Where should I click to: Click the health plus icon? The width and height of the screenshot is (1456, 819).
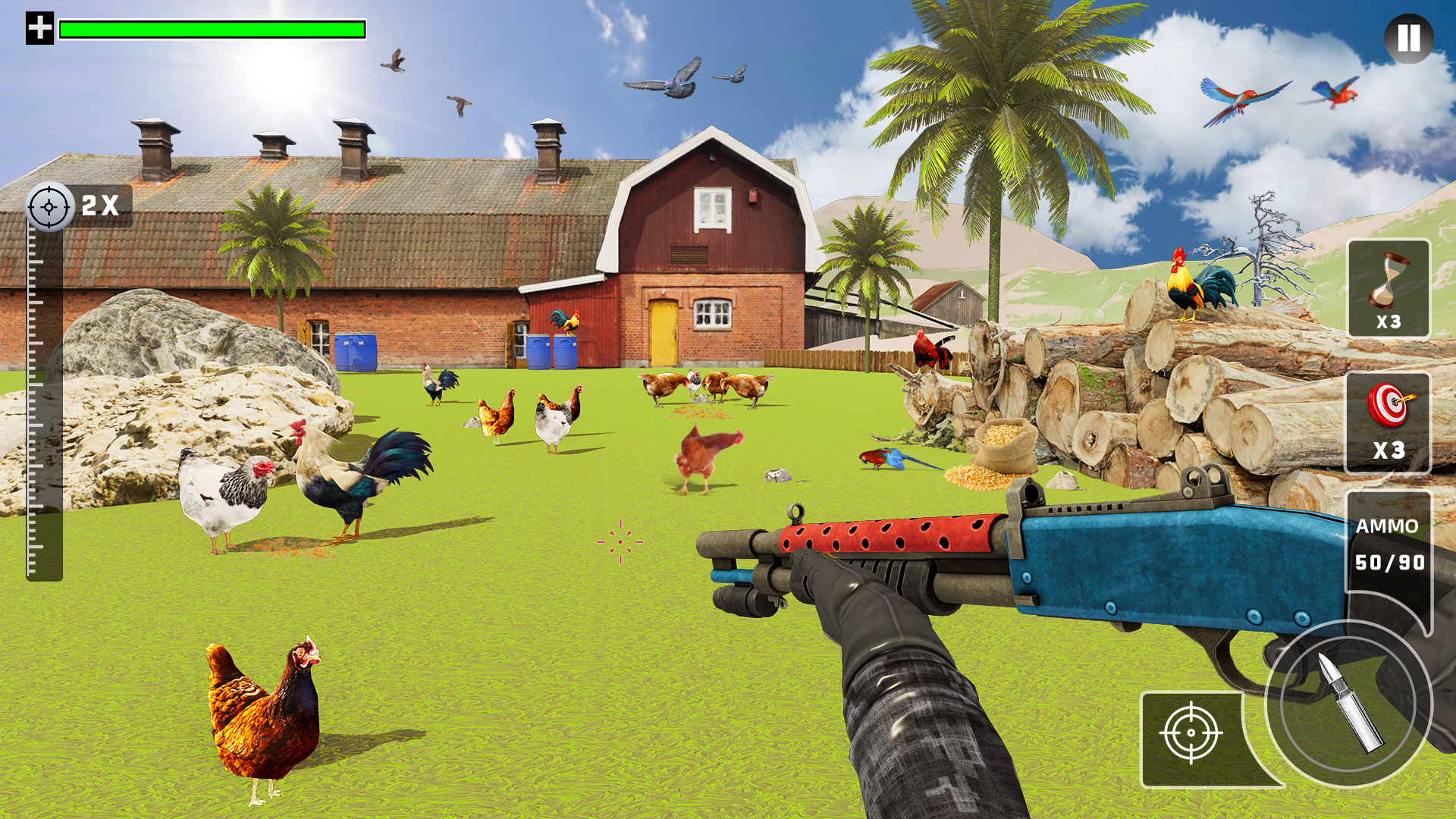[x=38, y=29]
